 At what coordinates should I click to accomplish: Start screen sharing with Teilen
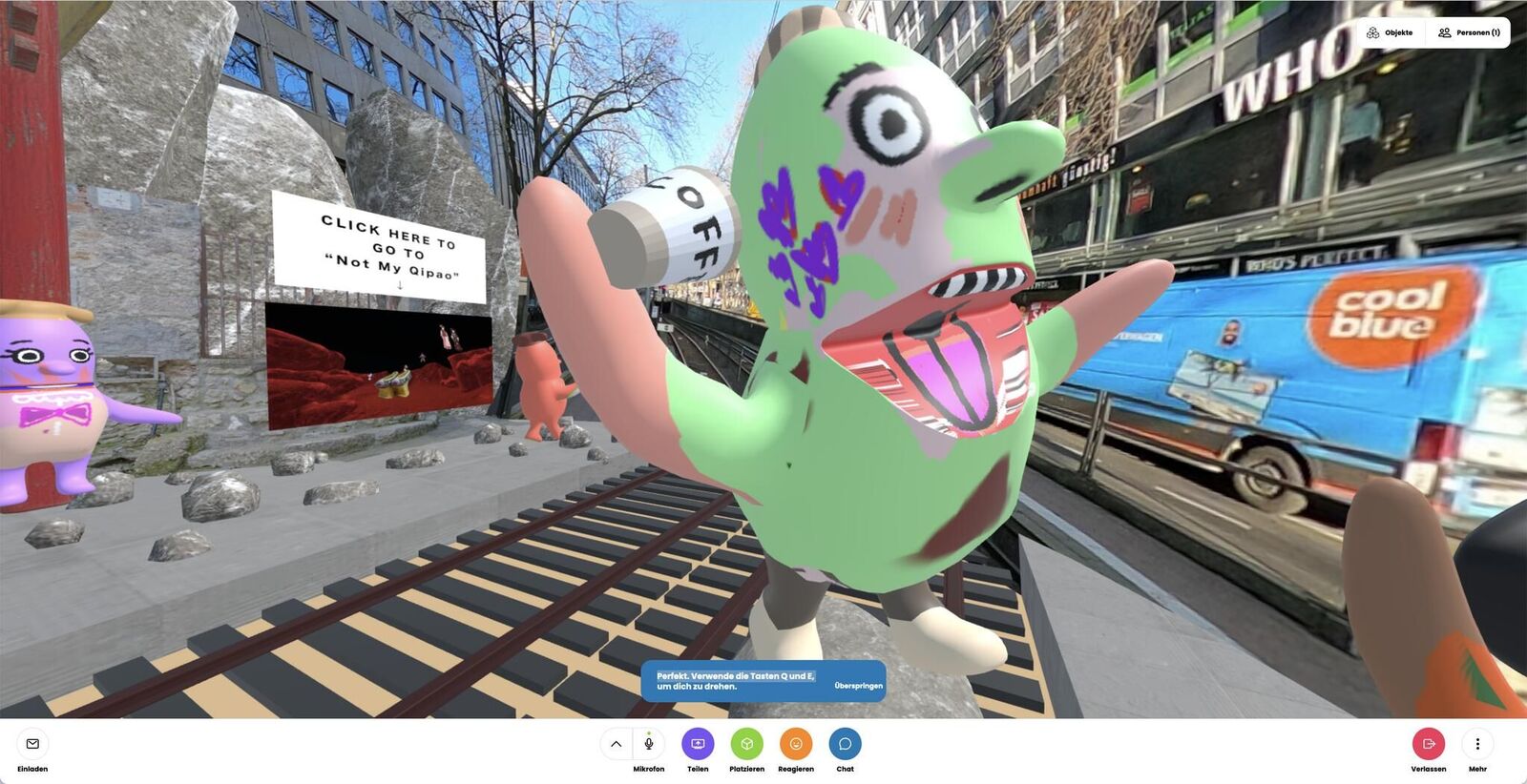698,744
